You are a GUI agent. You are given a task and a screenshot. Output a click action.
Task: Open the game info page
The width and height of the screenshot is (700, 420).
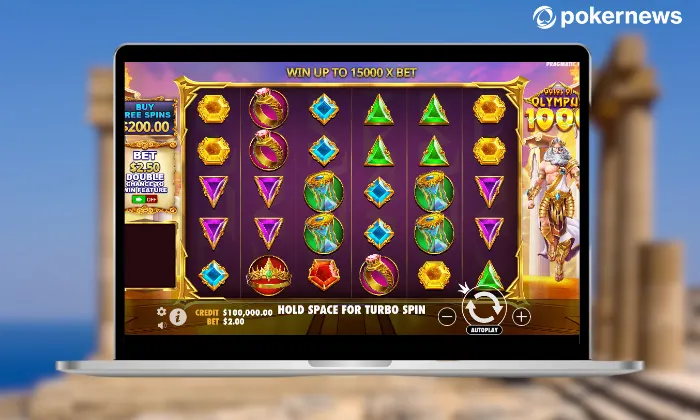(x=178, y=316)
